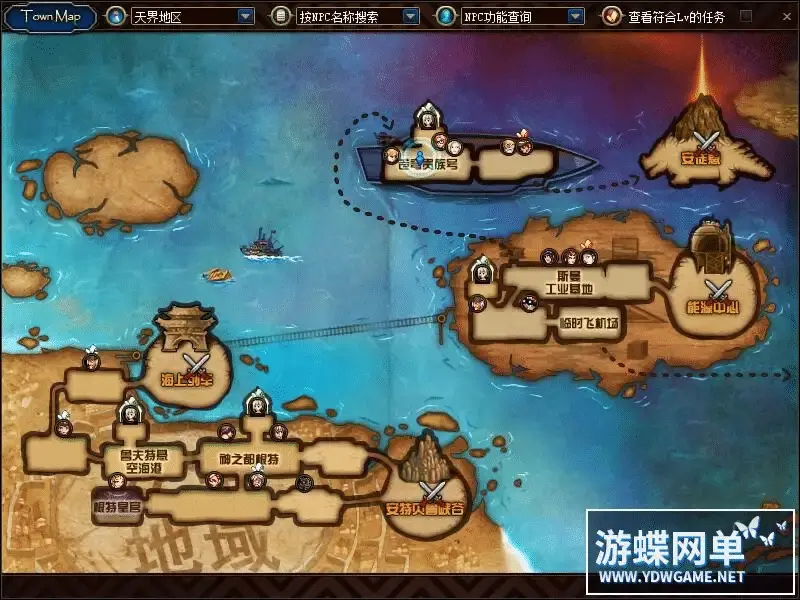Toggle the 查看符合Lv的任务 checkbox
Viewport: 800px width, 600px height.
(x=746, y=16)
